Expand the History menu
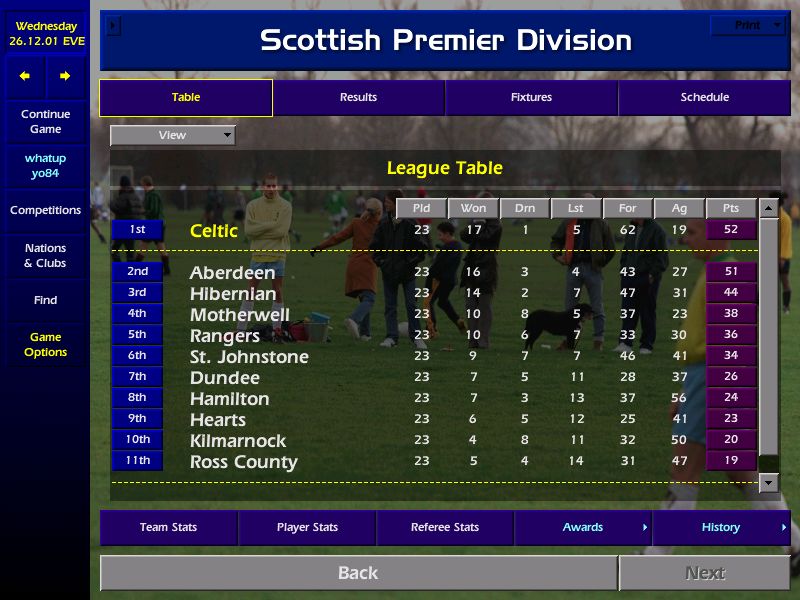This screenshot has width=800, height=600. (x=721, y=528)
